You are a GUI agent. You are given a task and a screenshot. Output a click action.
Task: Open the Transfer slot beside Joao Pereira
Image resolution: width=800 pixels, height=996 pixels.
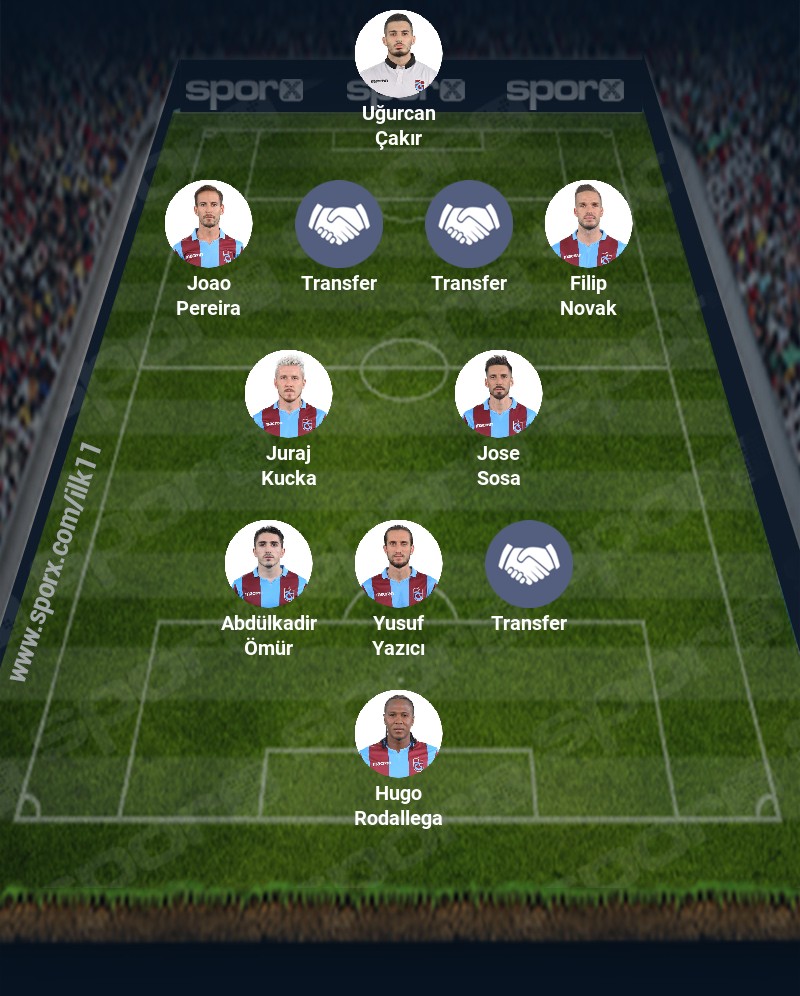[x=339, y=224]
